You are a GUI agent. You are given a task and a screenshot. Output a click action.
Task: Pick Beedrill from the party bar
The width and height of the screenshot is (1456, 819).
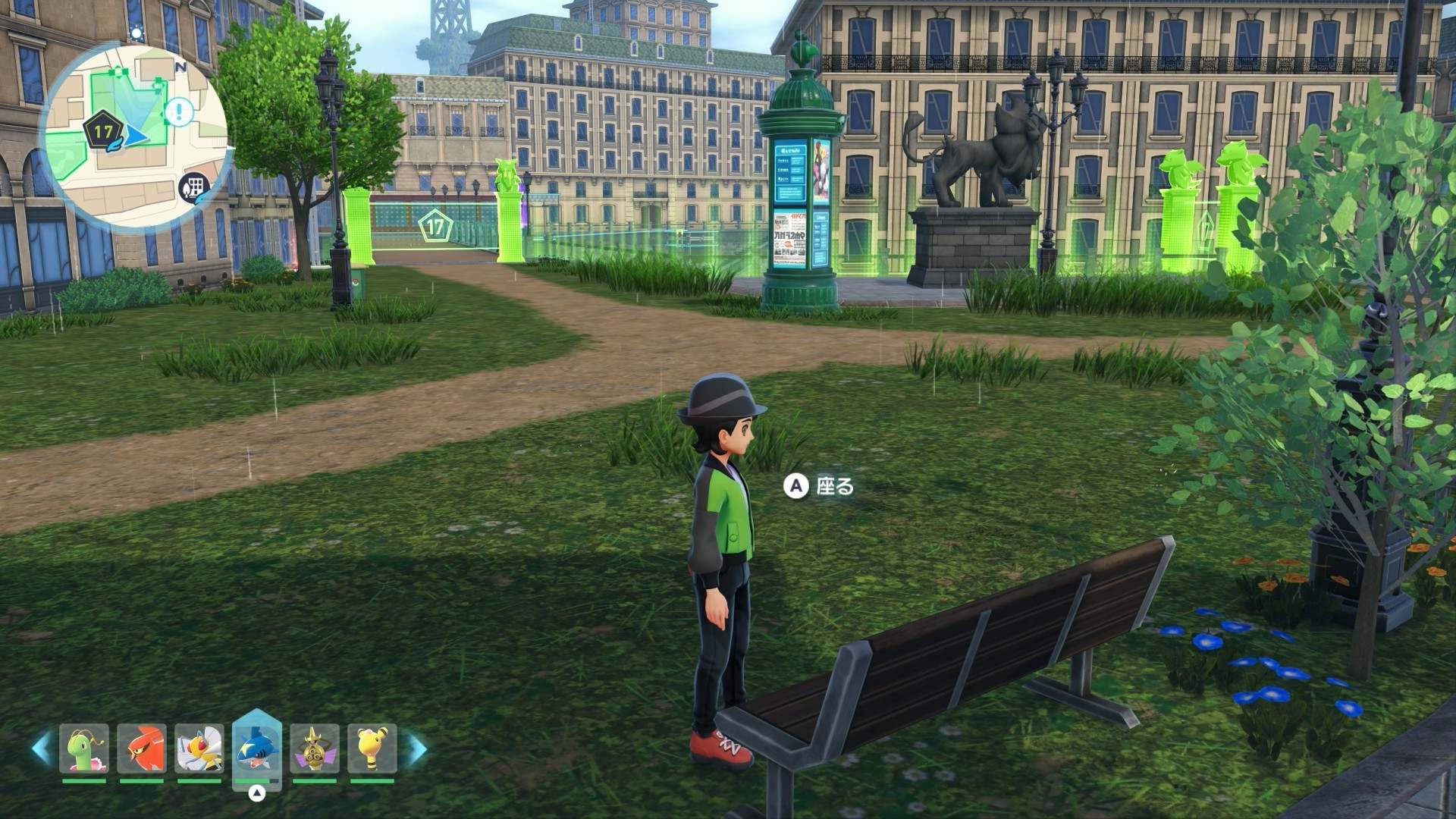click(x=199, y=748)
